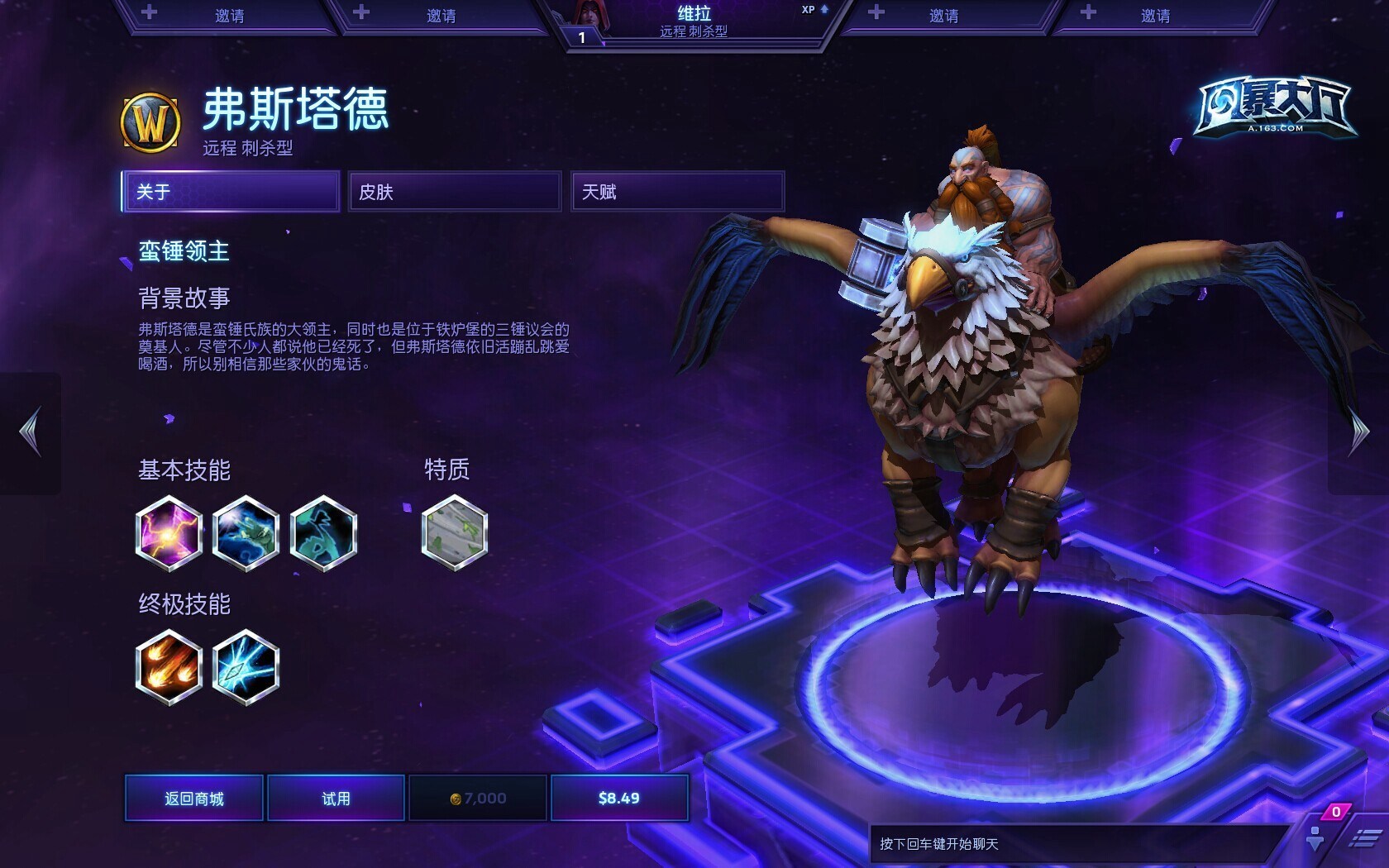View the fiery meteor heroic ability
The width and height of the screenshot is (1389, 868).
click(169, 667)
